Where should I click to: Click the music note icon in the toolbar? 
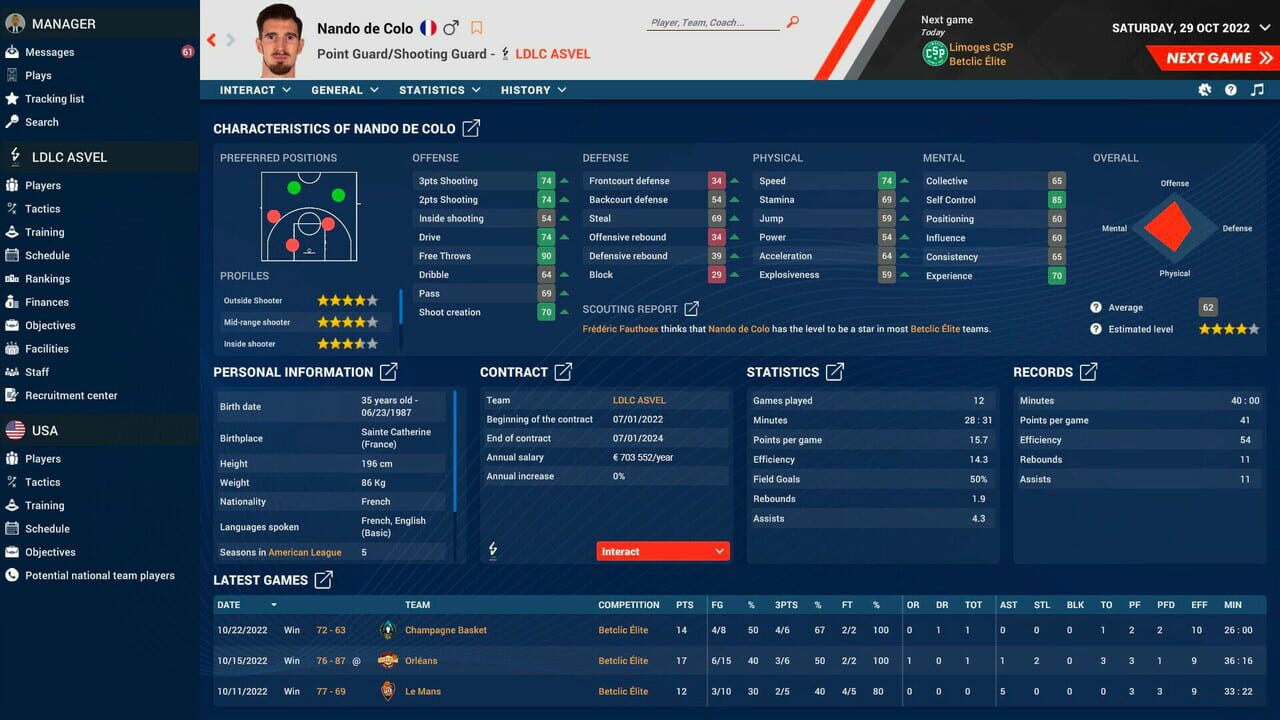tap(1257, 90)
